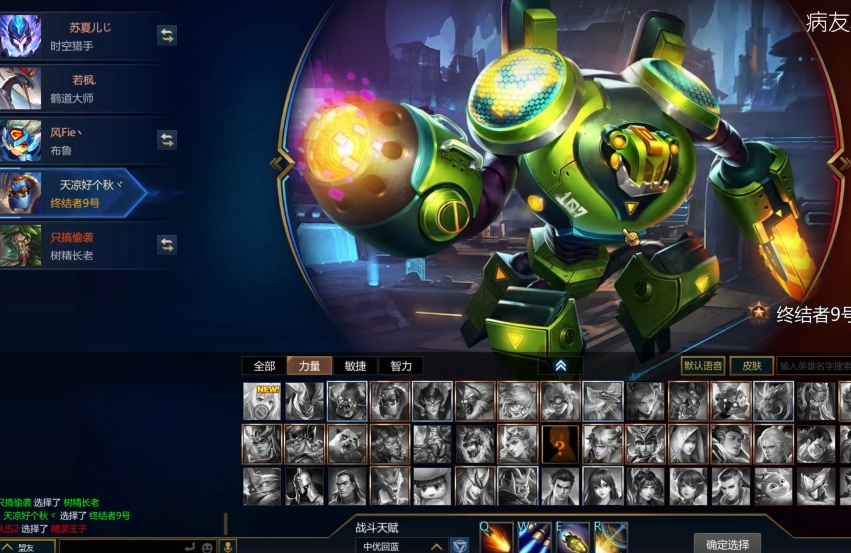This screenshot has height=553, width=851.
Task: Open the 敏捷 agility tab
Action: pos(355,366)
